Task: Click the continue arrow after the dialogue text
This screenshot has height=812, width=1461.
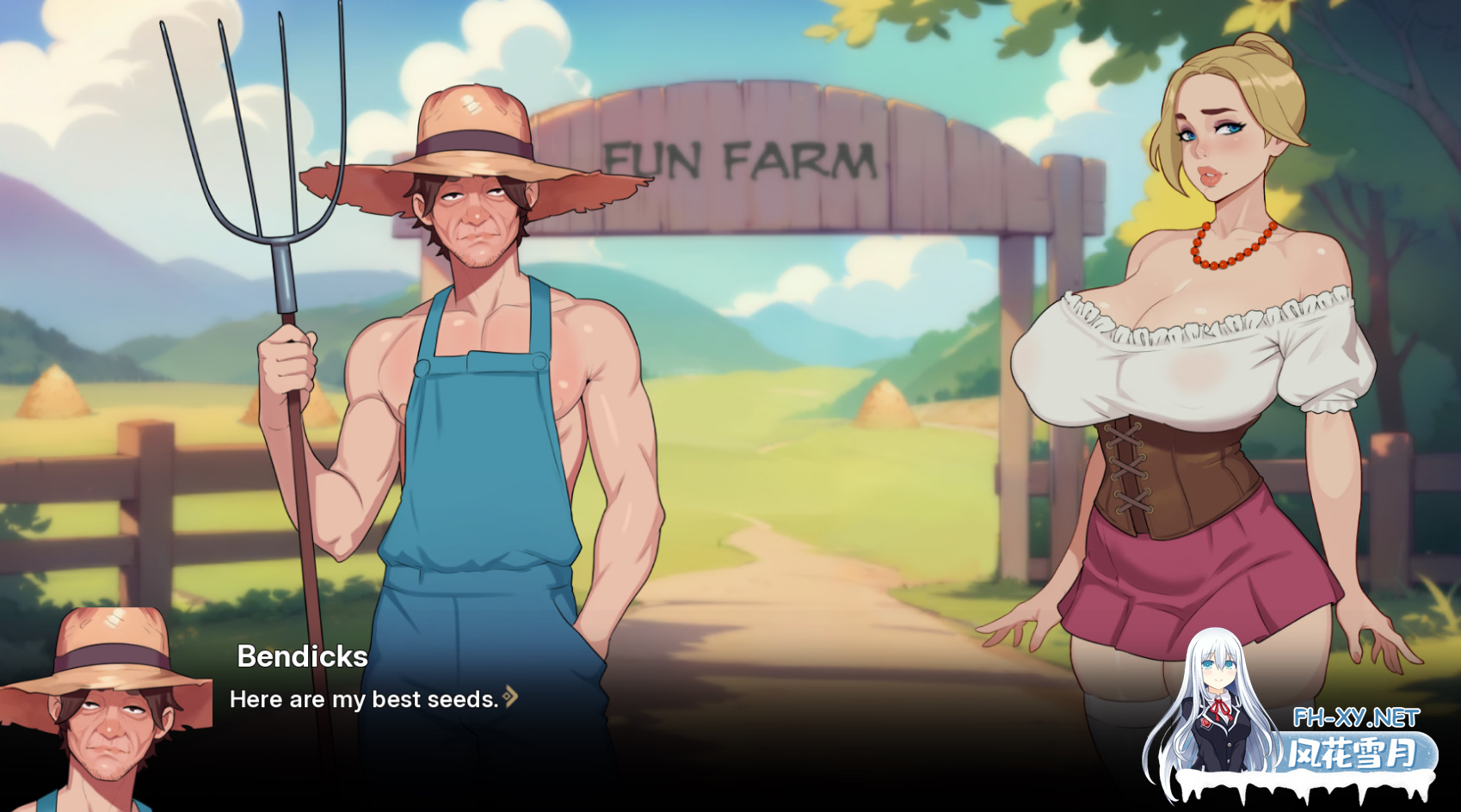Action: [x=510, y=697]
